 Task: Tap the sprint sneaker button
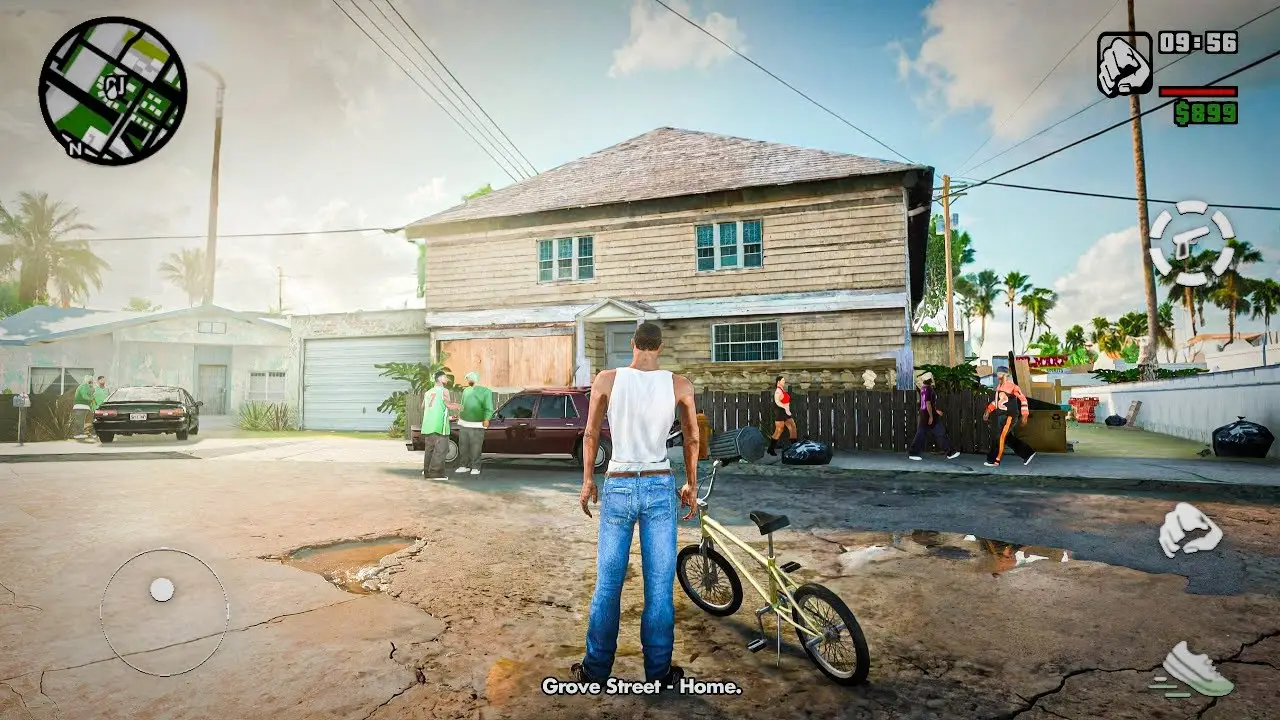coord(1195,668)
